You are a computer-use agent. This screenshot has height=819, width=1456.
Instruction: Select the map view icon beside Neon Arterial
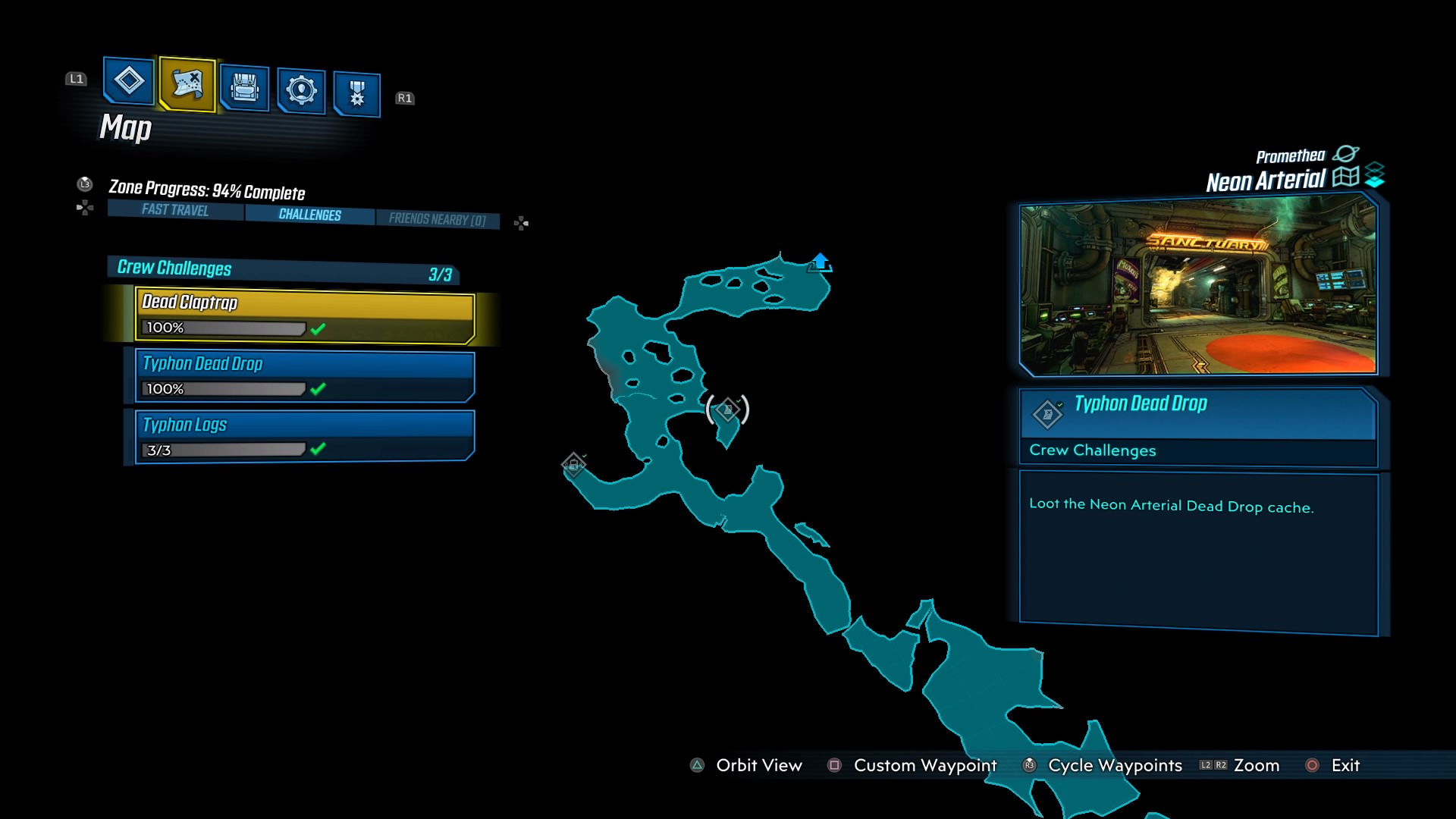pos(1345,177)
